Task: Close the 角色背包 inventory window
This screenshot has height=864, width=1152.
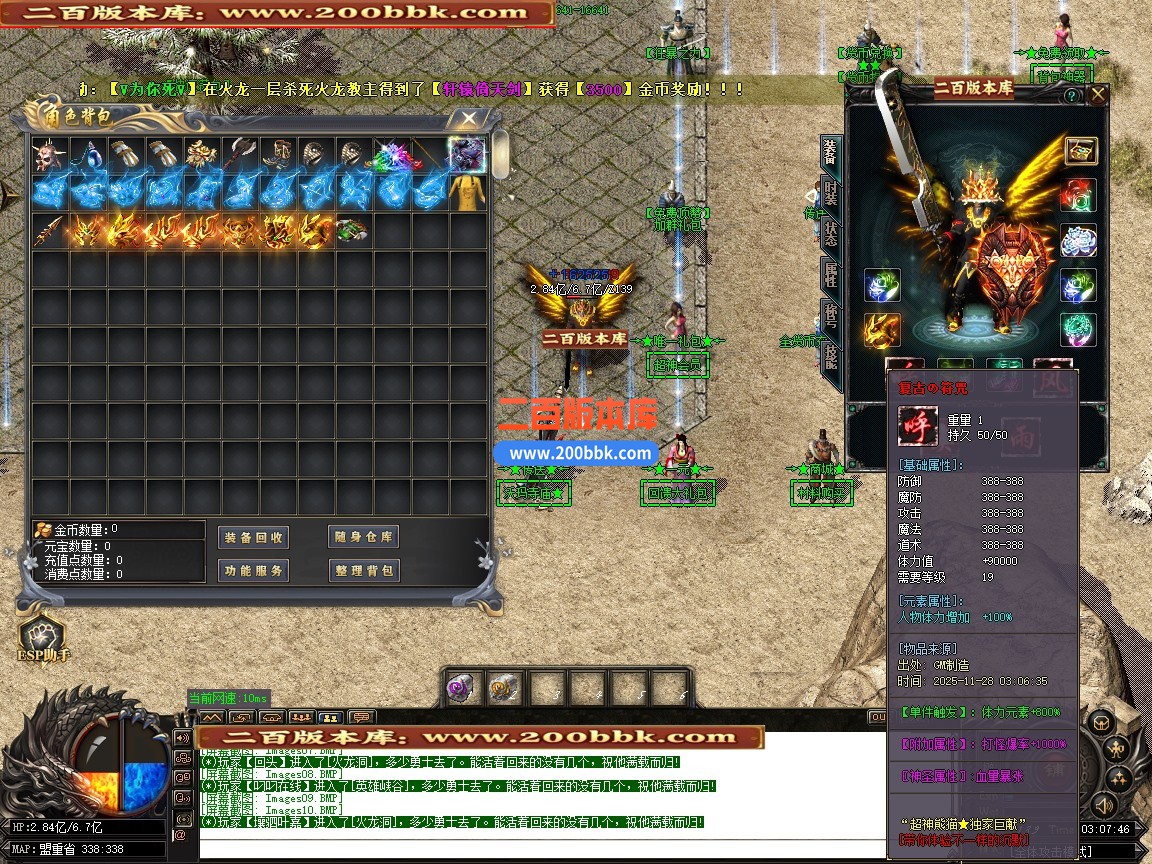Action: [468, 119]
